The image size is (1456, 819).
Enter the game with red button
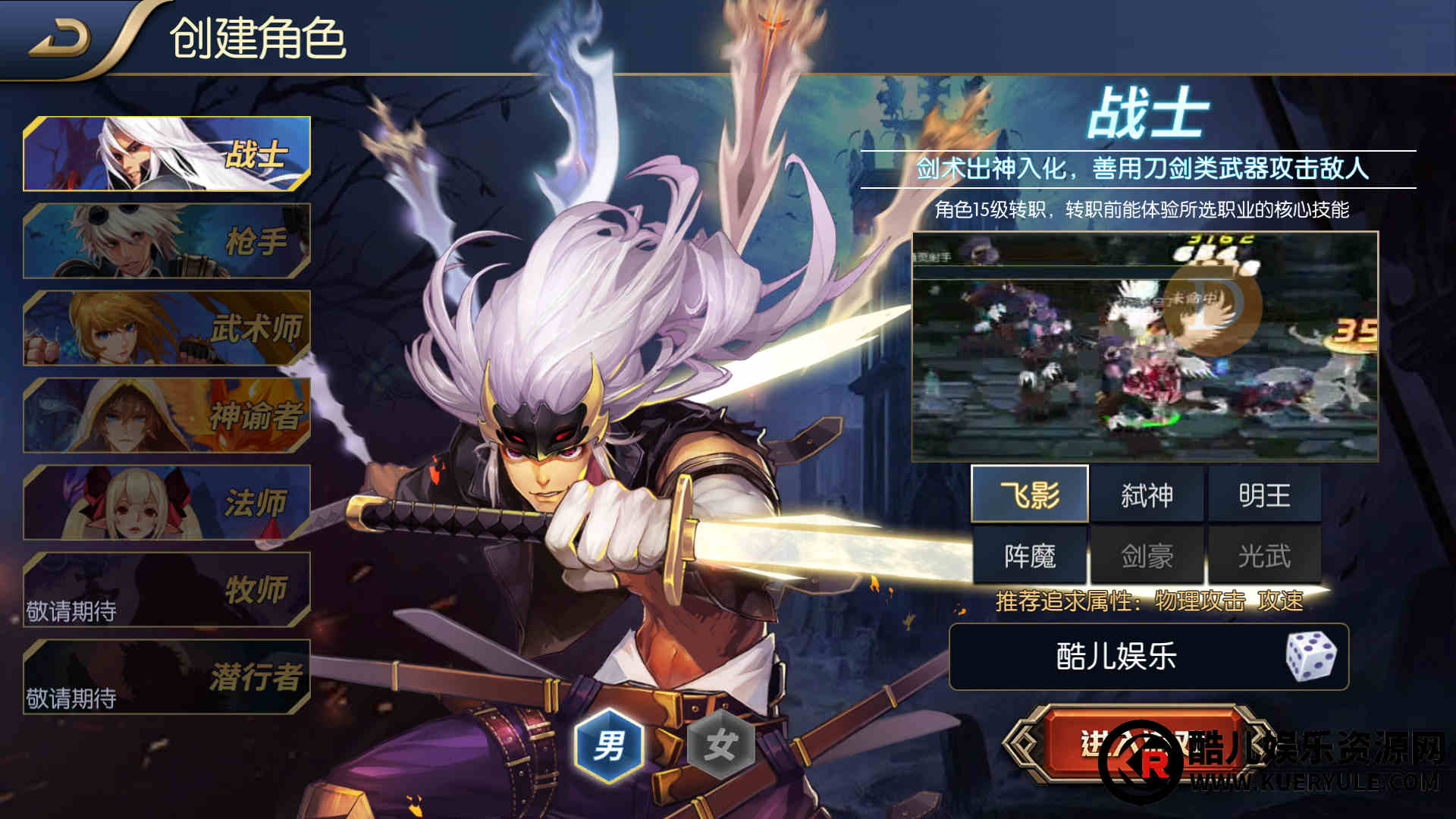pos(1137,745)
